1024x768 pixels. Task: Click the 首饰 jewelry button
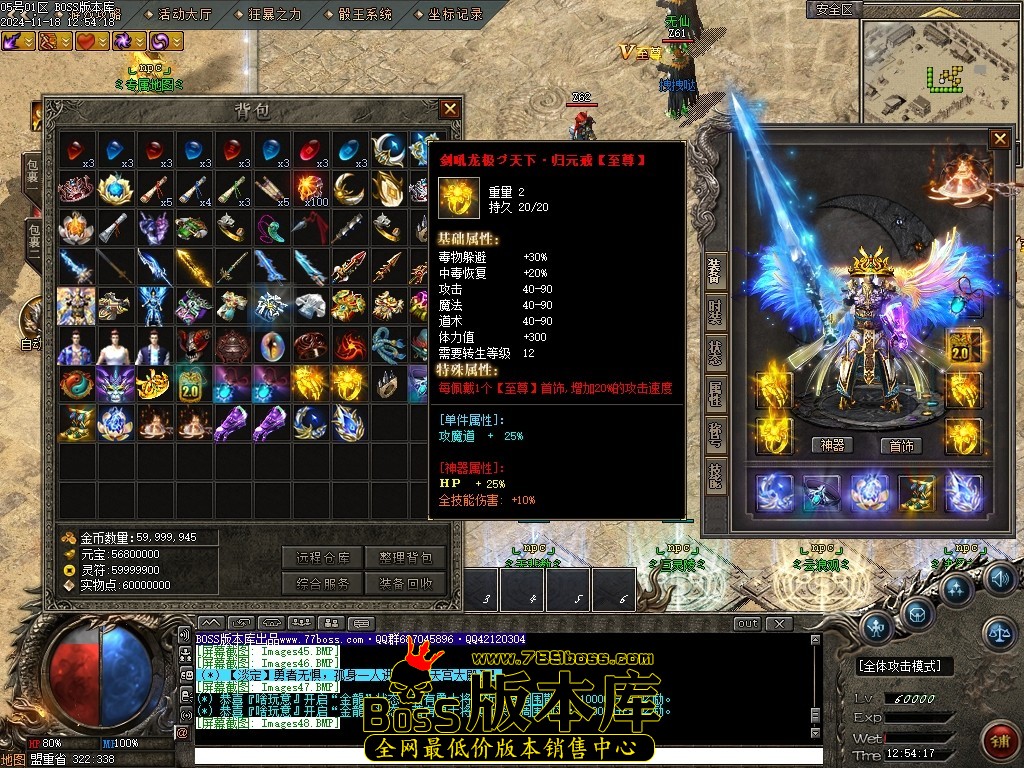point(902,446)
